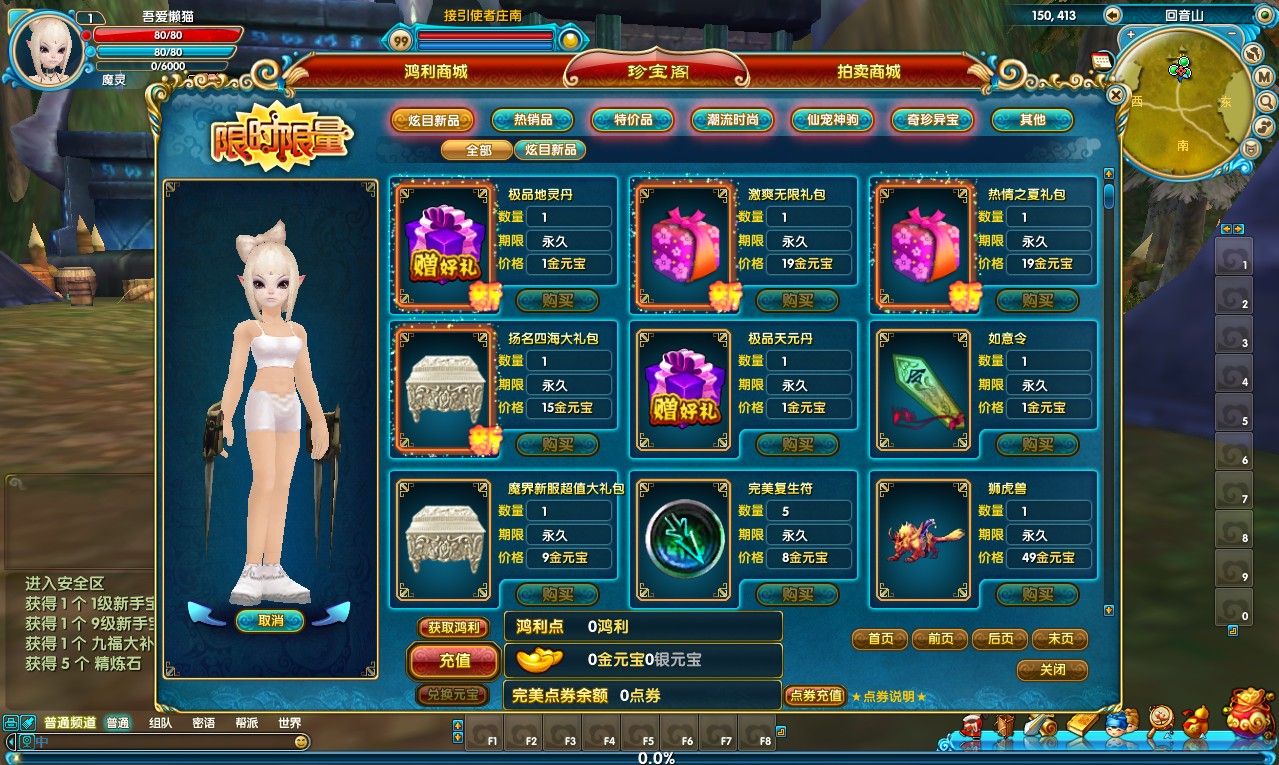This screenshot has height=765, width=1279.
Task: Close the shop with 关闭 button
Action: pos(1052,670)
